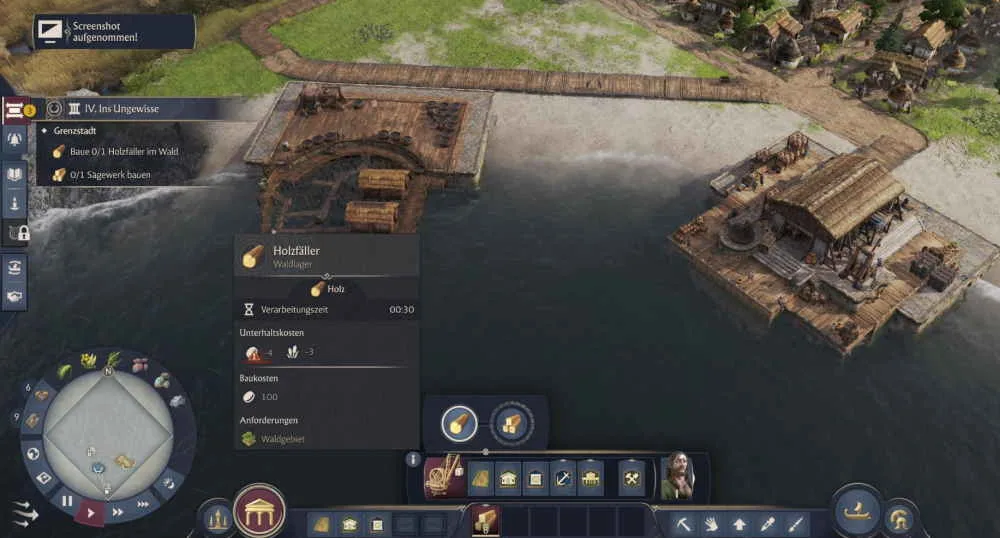Screen dimensions: 1000x538
Task: Select the pickaxe demolish tool
Action: pyautogui.click(x=683, y=523)
